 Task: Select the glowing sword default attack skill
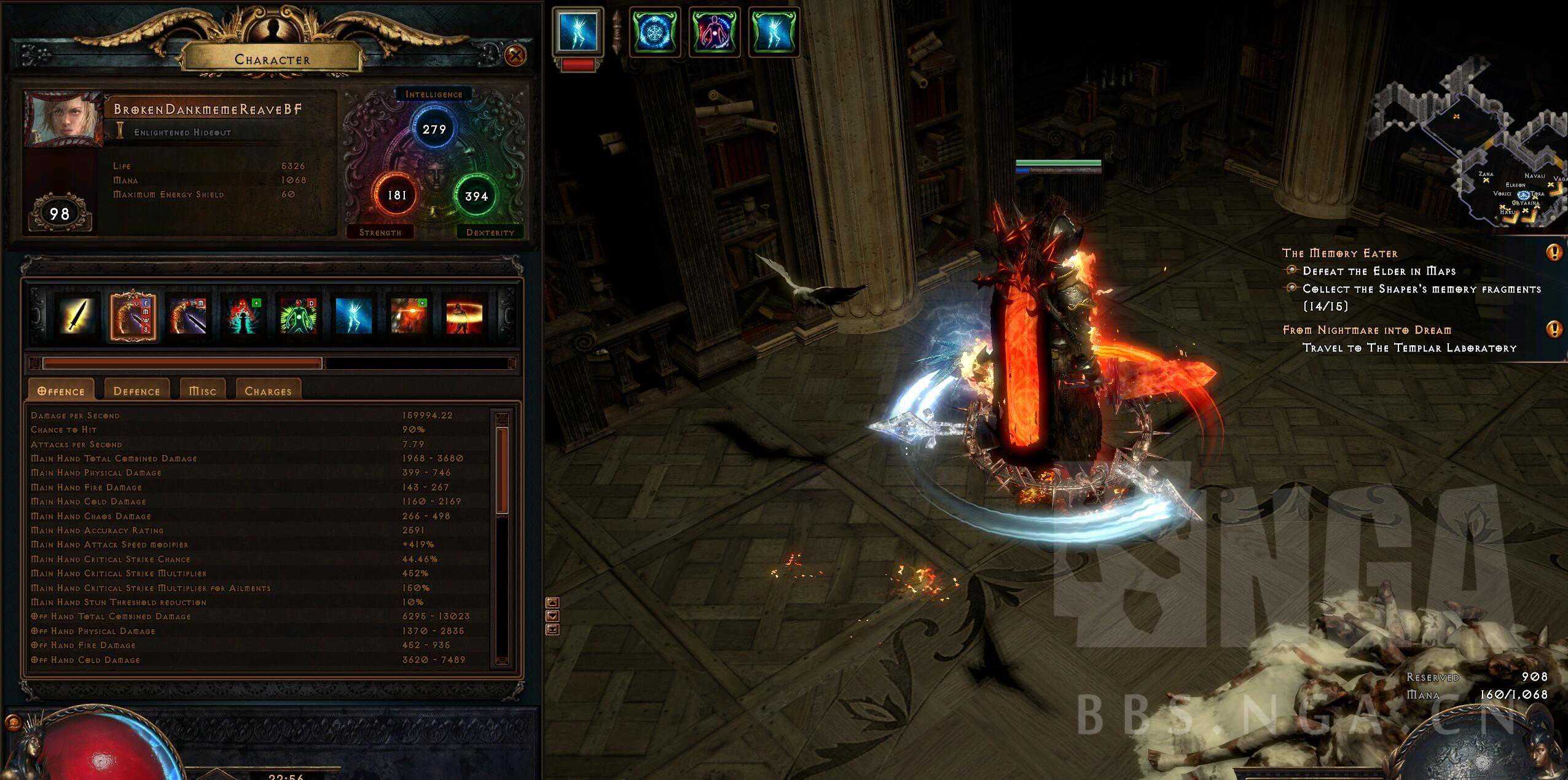click(77, 316)
